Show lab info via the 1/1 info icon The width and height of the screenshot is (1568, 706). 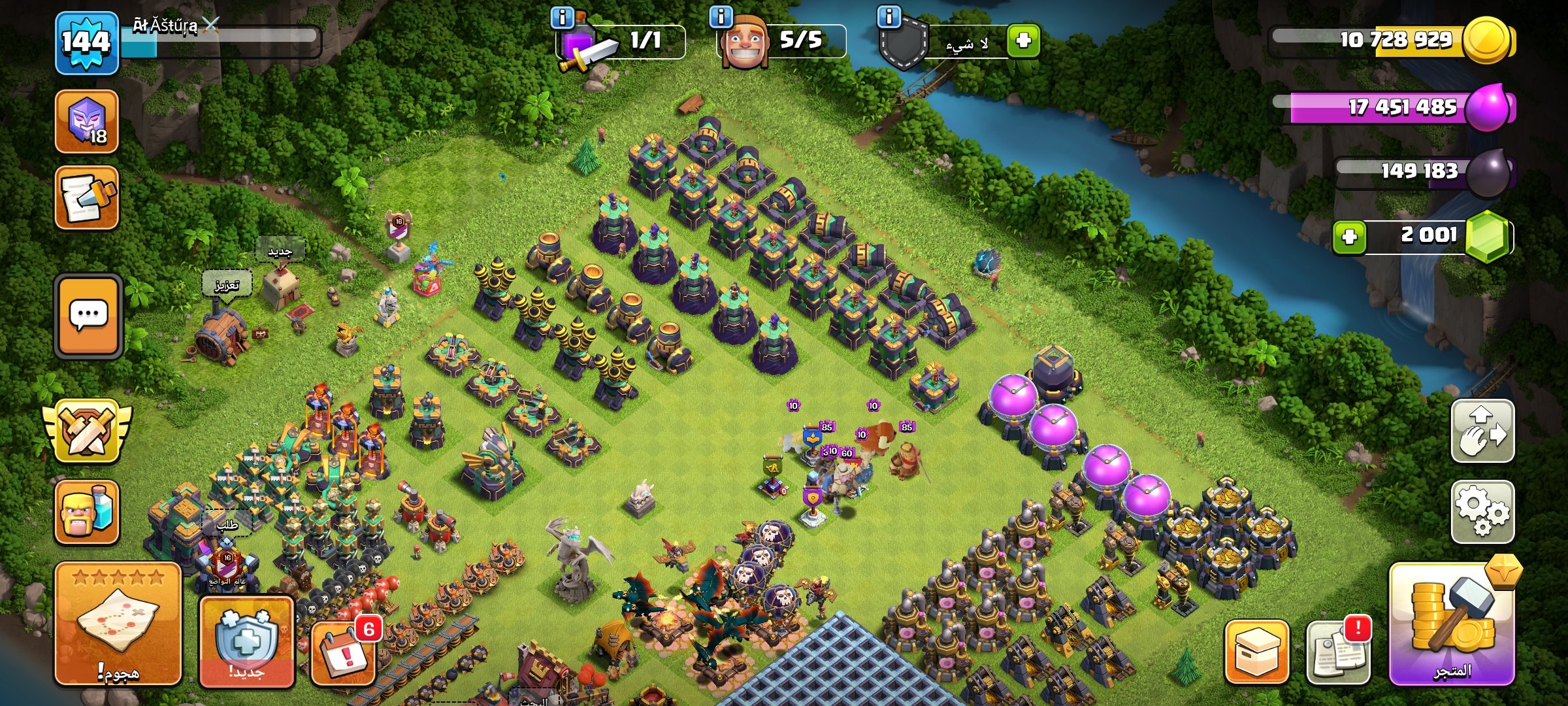562,17
